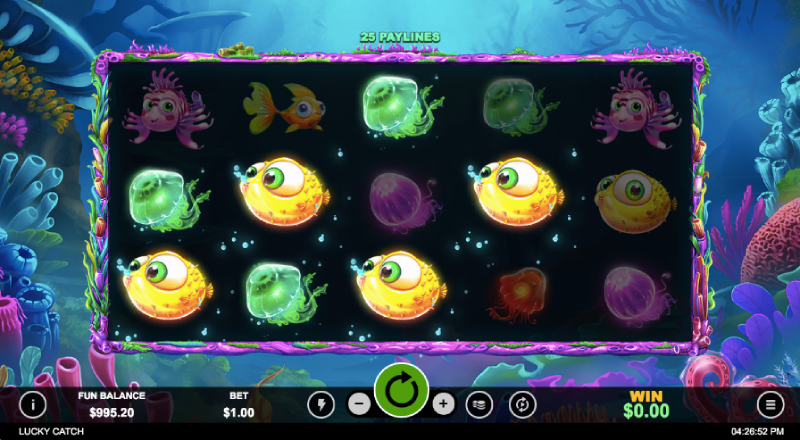Viewport: 800px width, 440px height.
Task: Decrease the bet with the minus button
Action: click(360, 404)
